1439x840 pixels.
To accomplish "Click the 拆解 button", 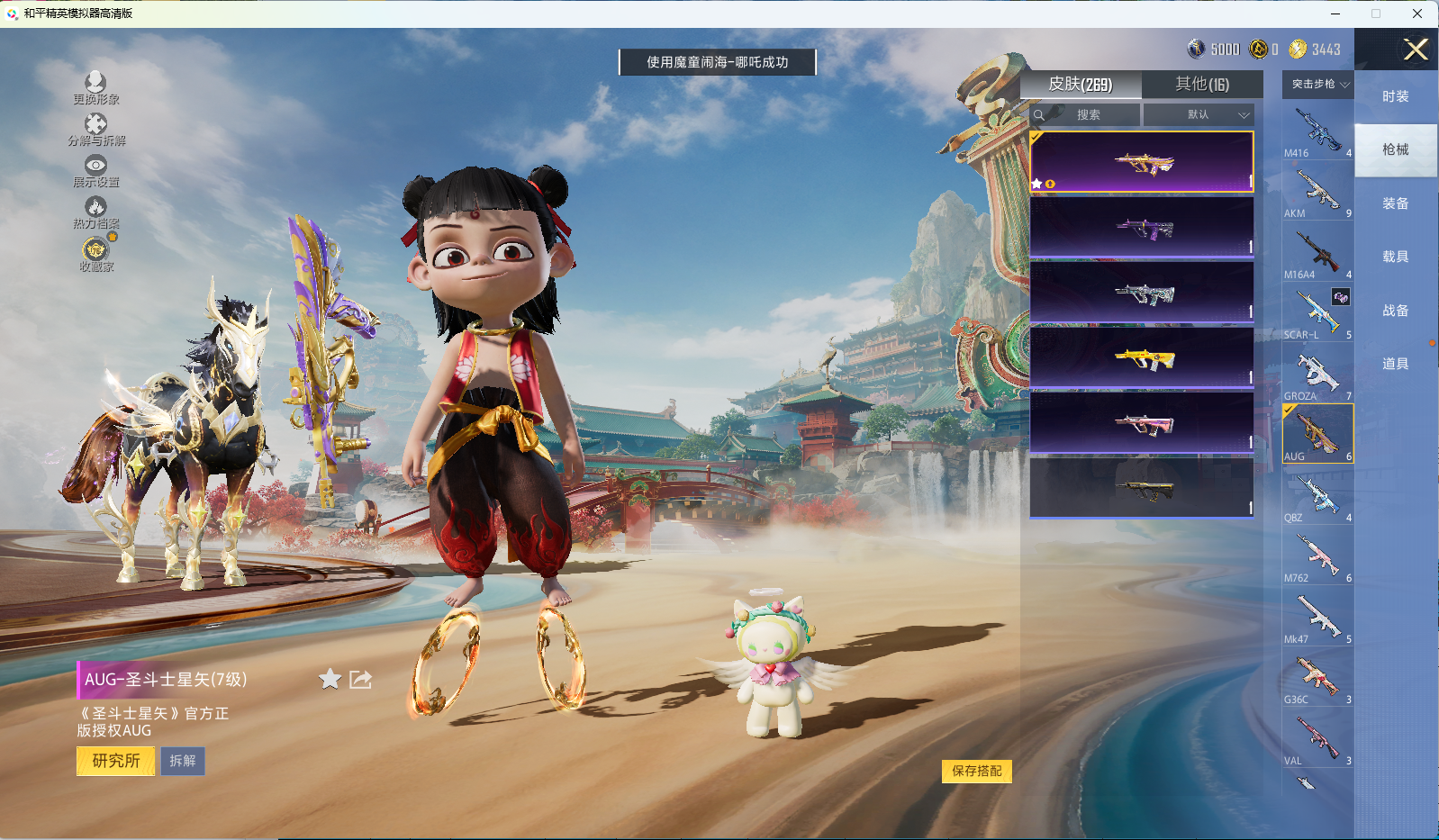I will click(183, 761).
